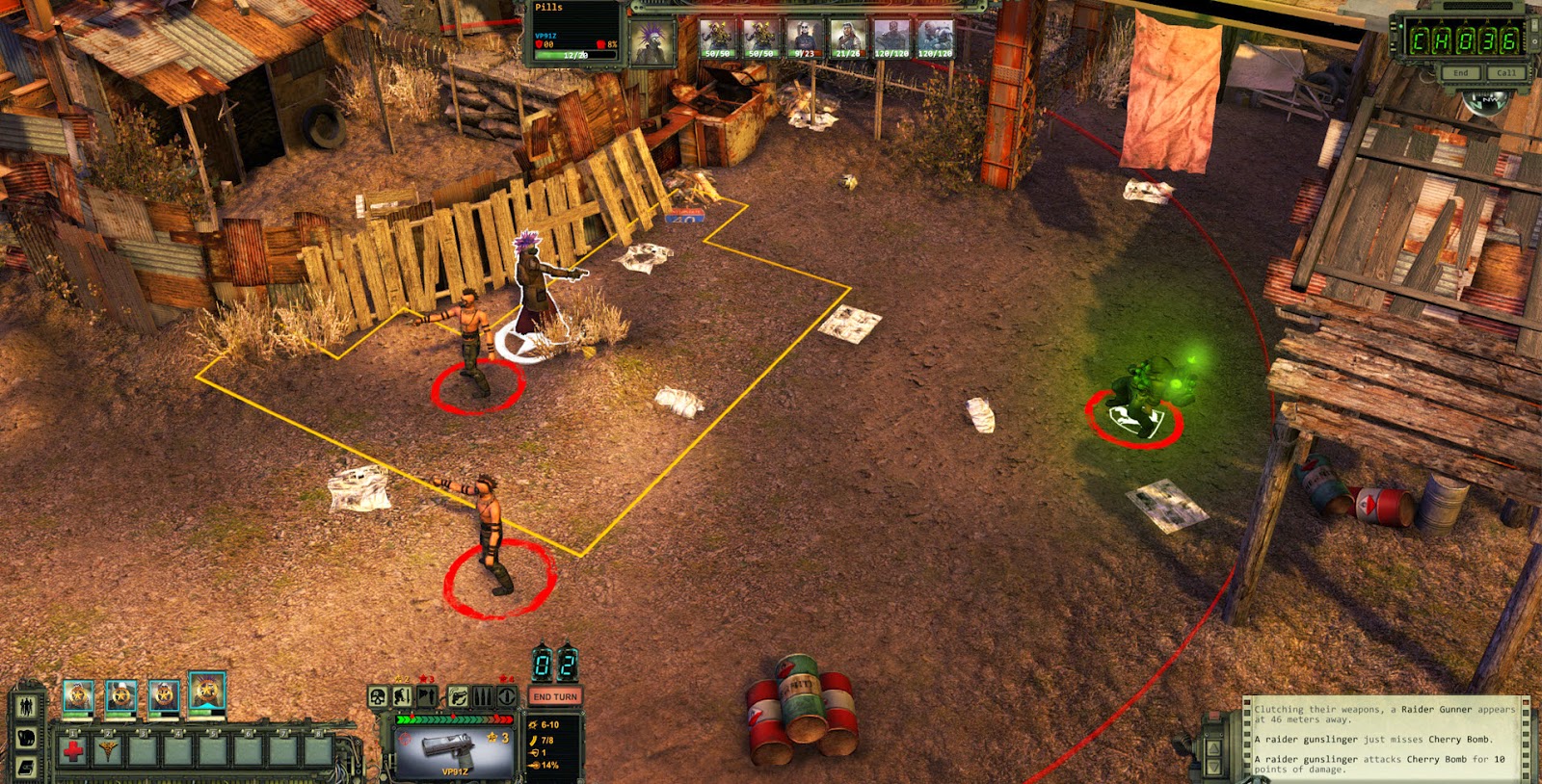End the current combat turn
This screenshot has width=1542, height=784.
tap(554, 696)
